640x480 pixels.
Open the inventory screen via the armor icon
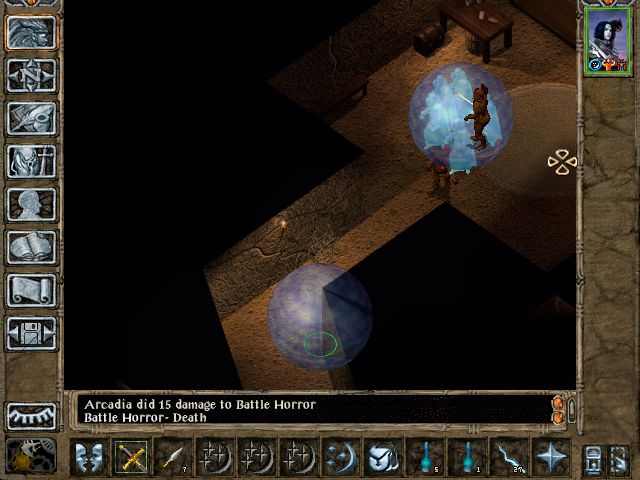pyautogui.click(x=31, y=161)
